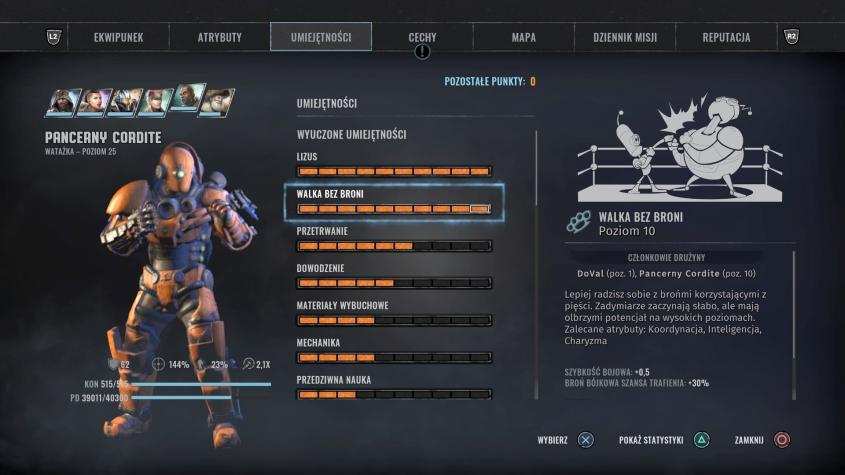Screen dimensions: 845x475
Task: Show the Mapa tab
Action: tap(523, 37)
